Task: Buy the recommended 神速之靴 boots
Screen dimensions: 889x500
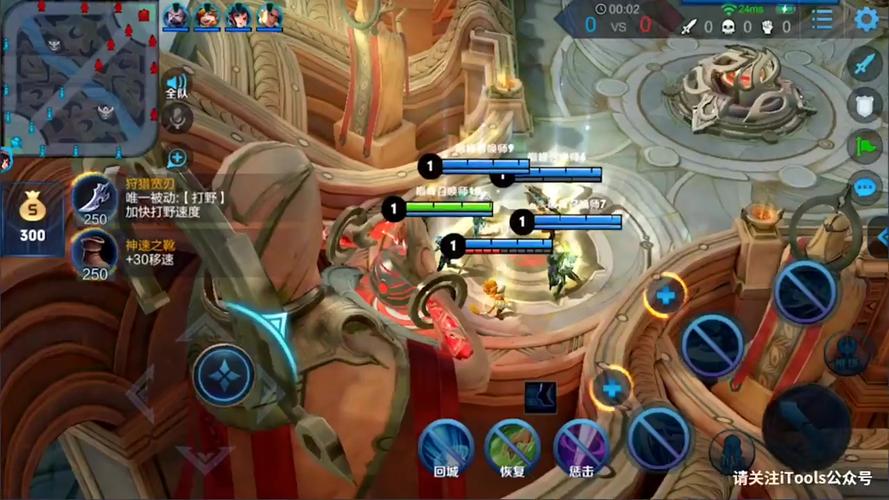Action: pyautogui.click(x=95, y=255)
